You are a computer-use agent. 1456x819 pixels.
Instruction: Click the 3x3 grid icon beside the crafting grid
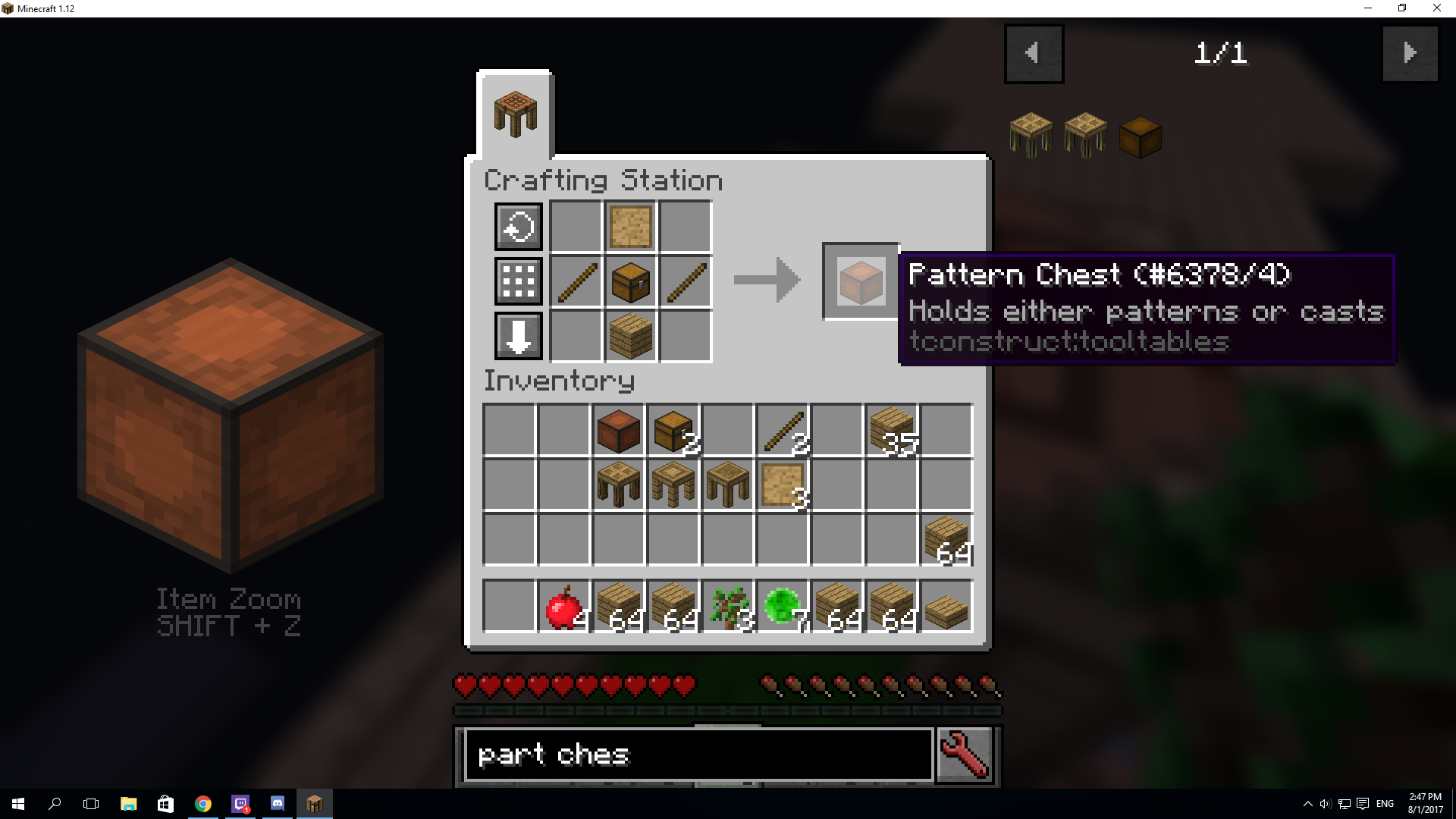coord(518,281)
